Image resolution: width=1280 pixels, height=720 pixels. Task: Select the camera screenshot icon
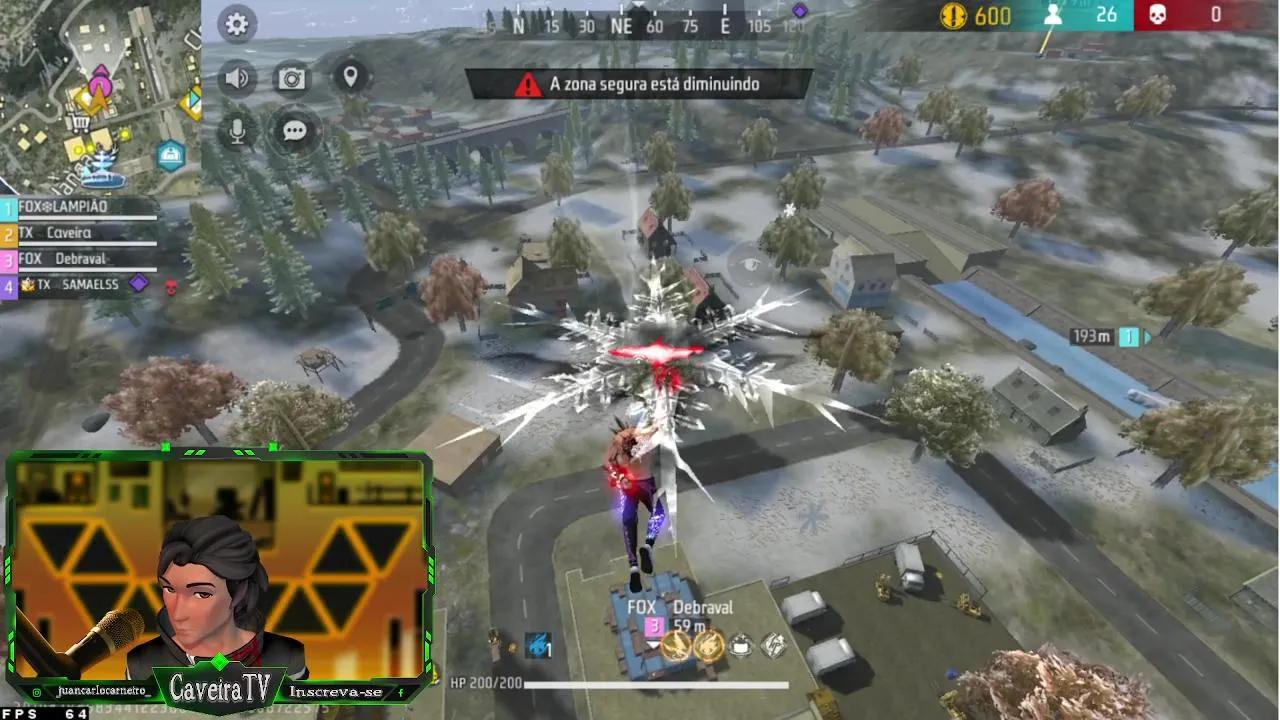pyautogui.click(x=292, y=78)
